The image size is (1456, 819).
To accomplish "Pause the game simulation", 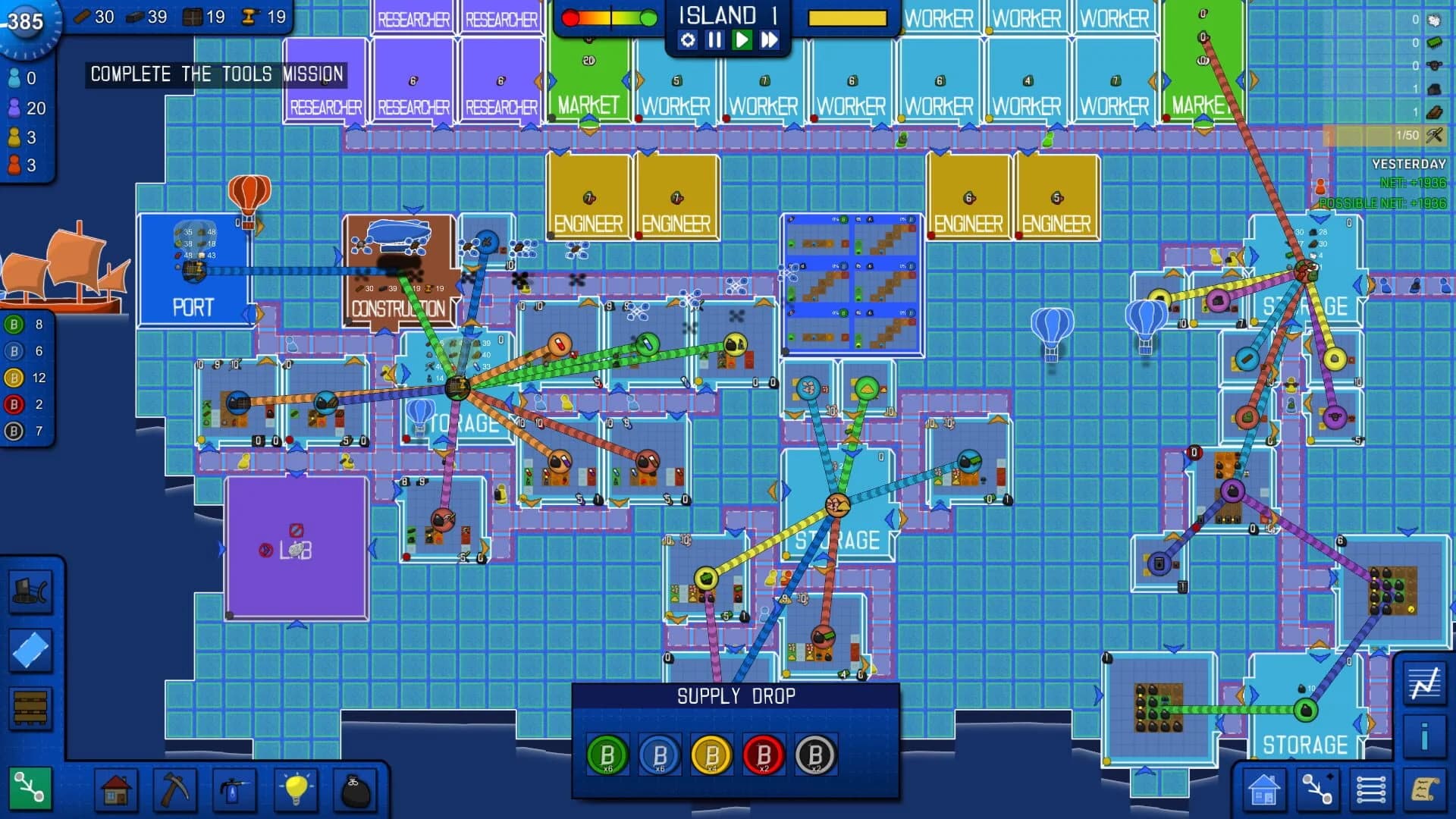I will (714, 42).
